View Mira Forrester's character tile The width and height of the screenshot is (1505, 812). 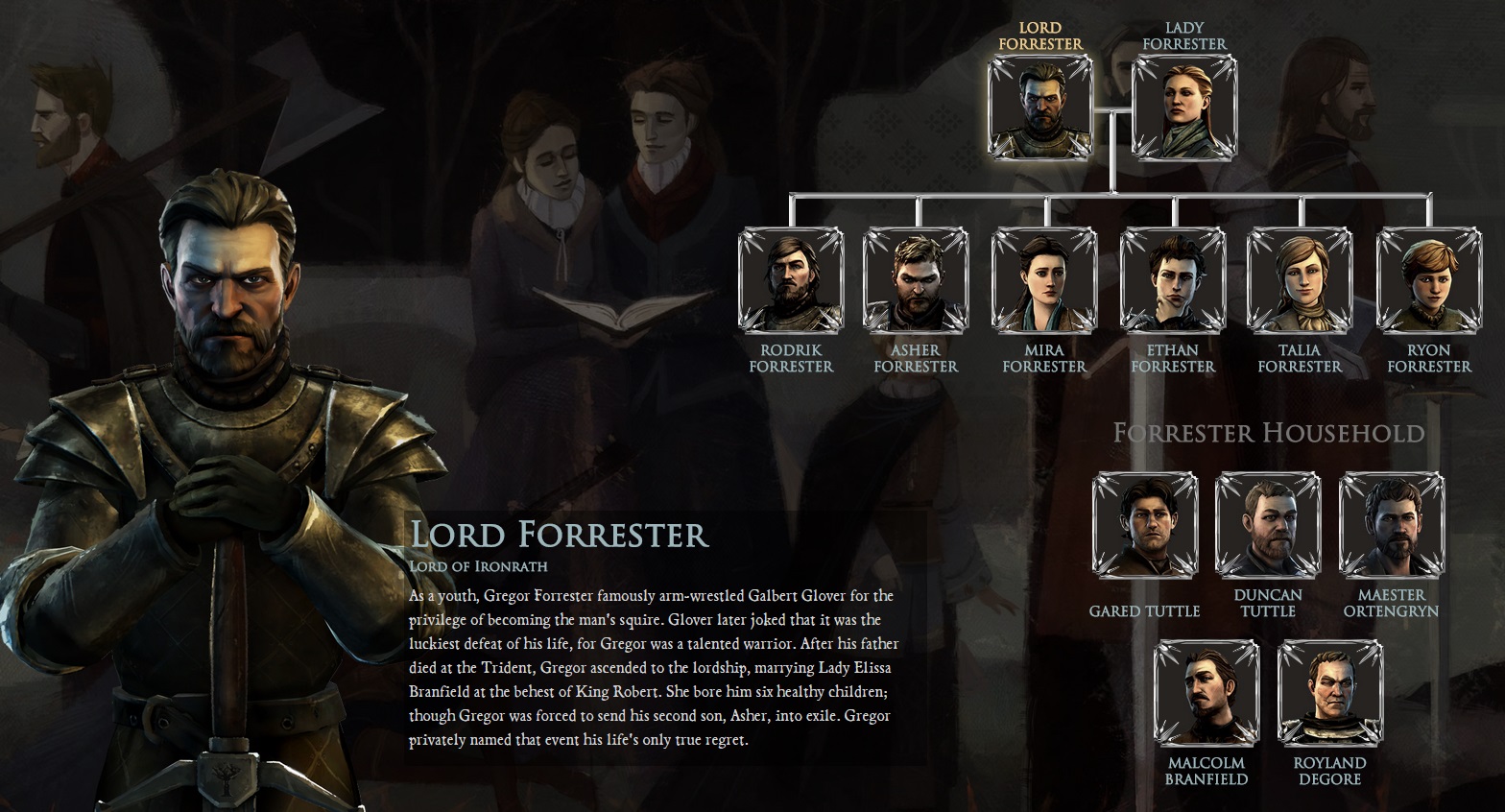[1044, 280]
